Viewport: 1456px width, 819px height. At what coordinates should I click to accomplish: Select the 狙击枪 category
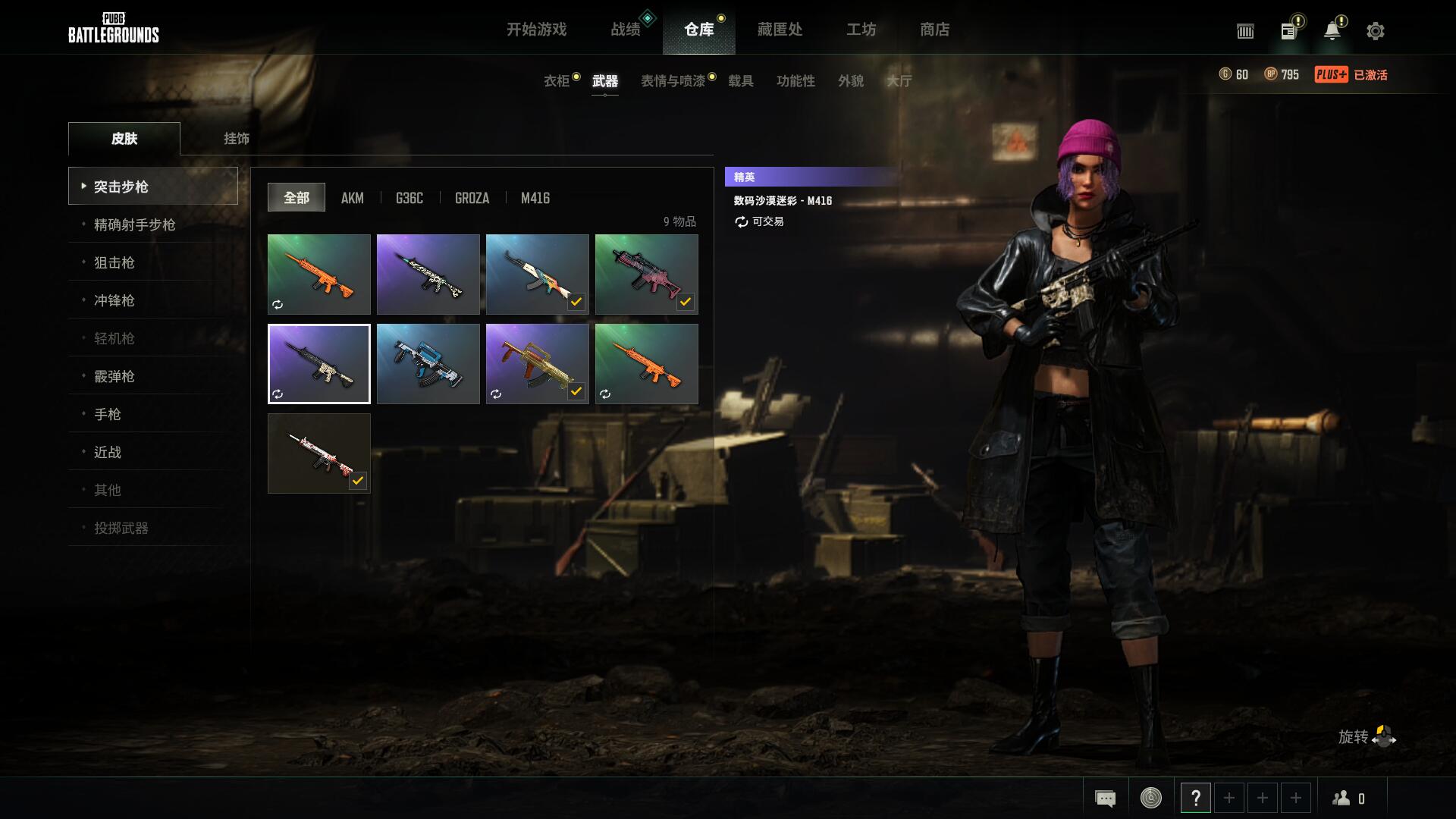pyautogui.click(x=114, y=262)
